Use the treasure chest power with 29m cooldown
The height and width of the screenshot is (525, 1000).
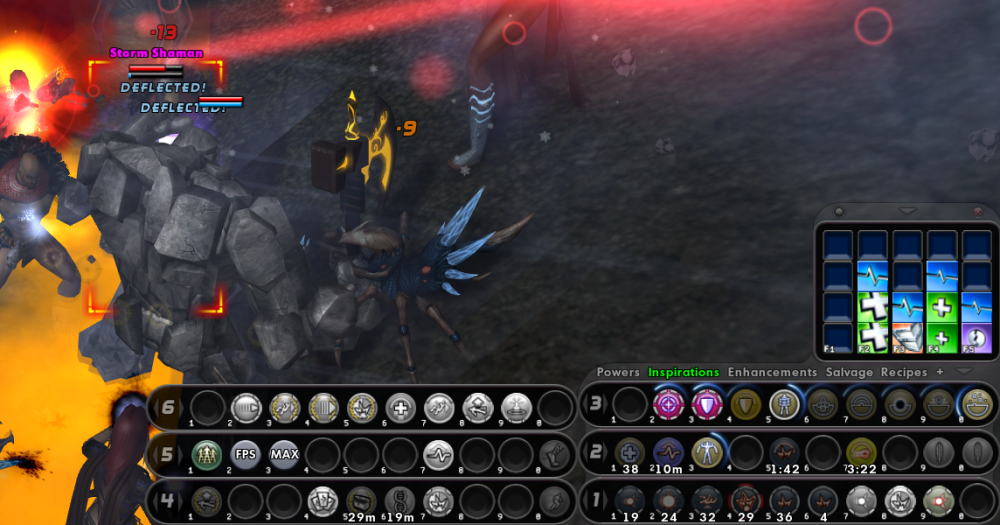360,498
